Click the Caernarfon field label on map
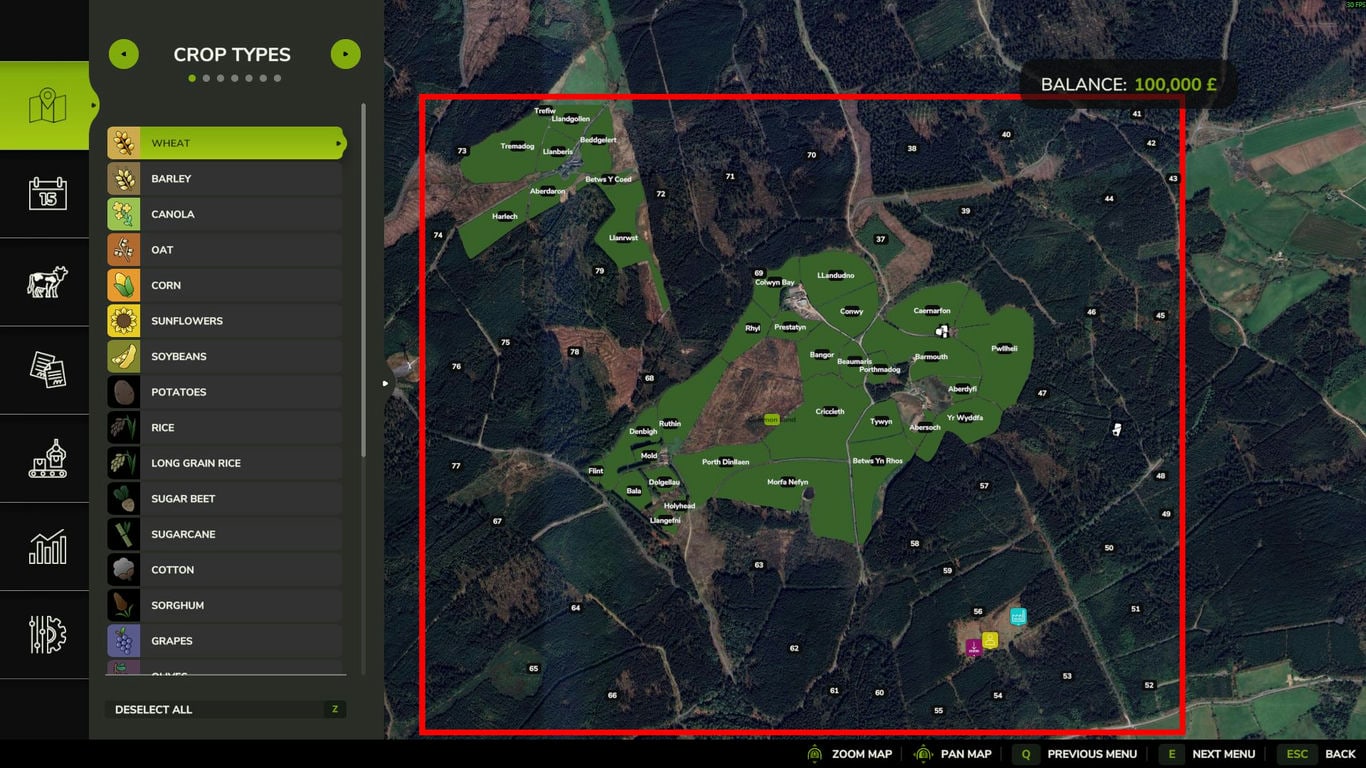 932,310
